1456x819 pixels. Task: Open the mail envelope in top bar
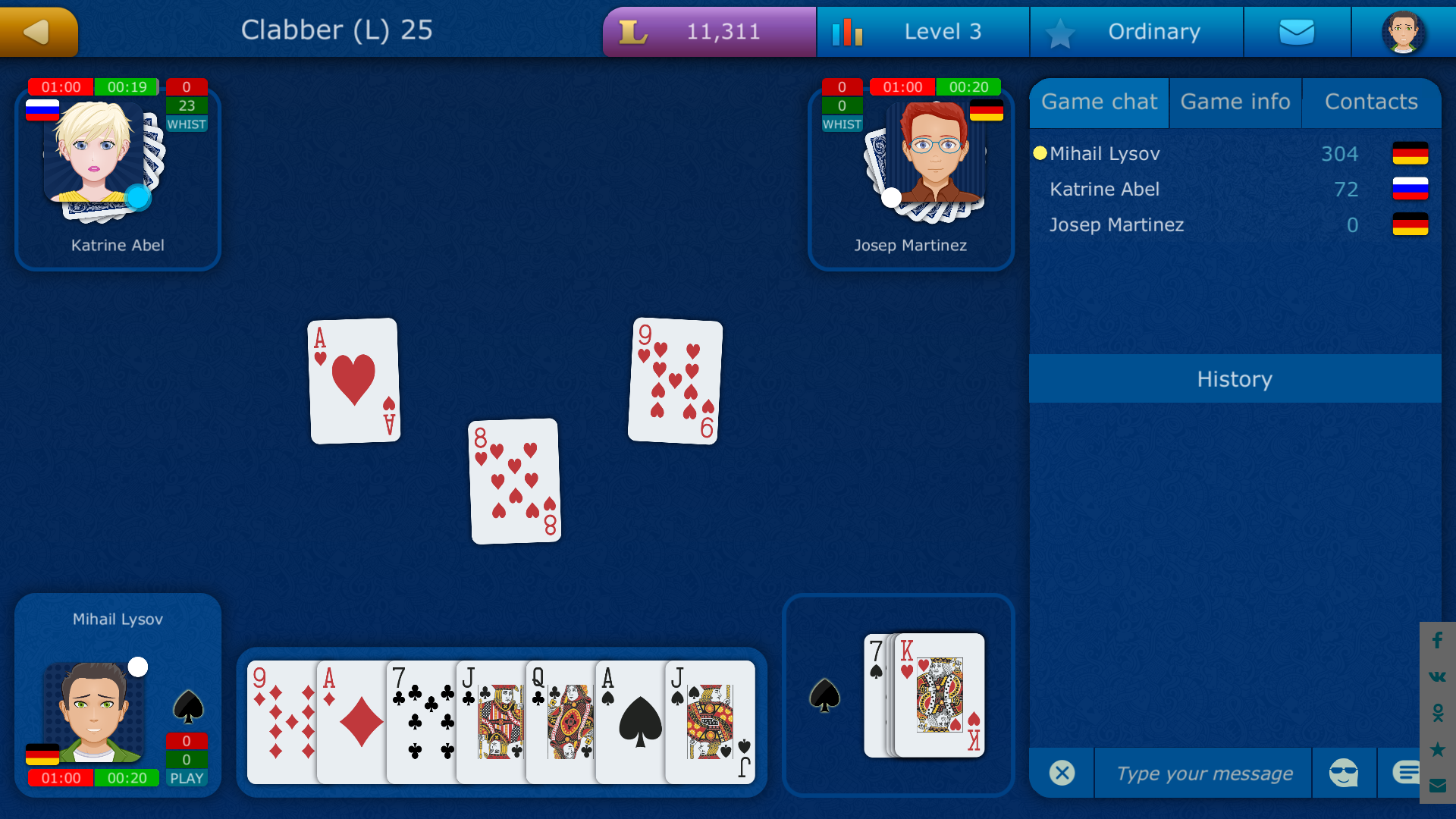point(1297,32)
